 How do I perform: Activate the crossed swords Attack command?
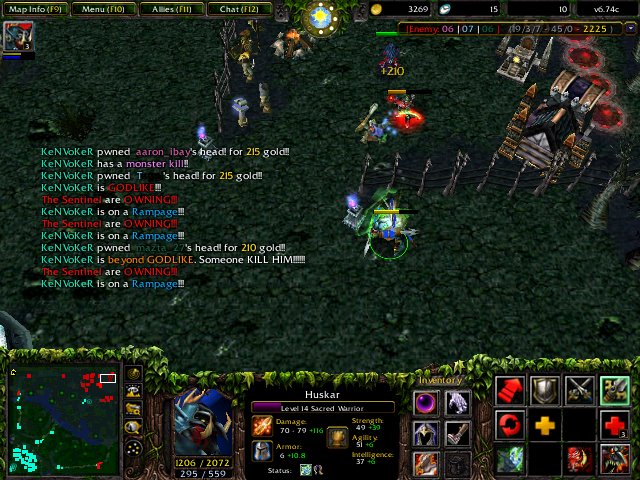(579, 390)
